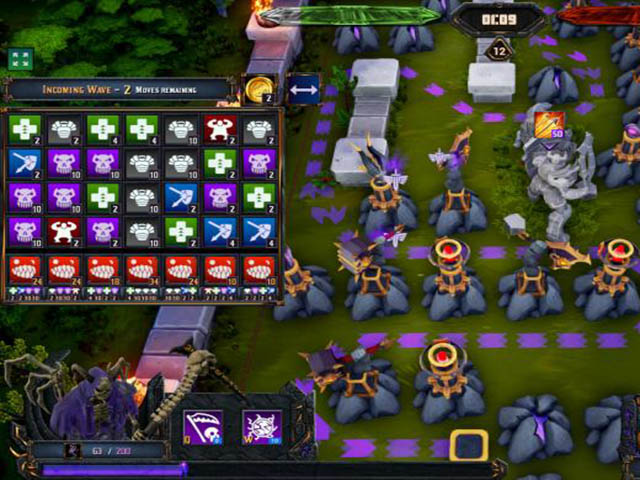
Task: Click the yellow-framed empty square slot
Action: [x=468, y=446]
